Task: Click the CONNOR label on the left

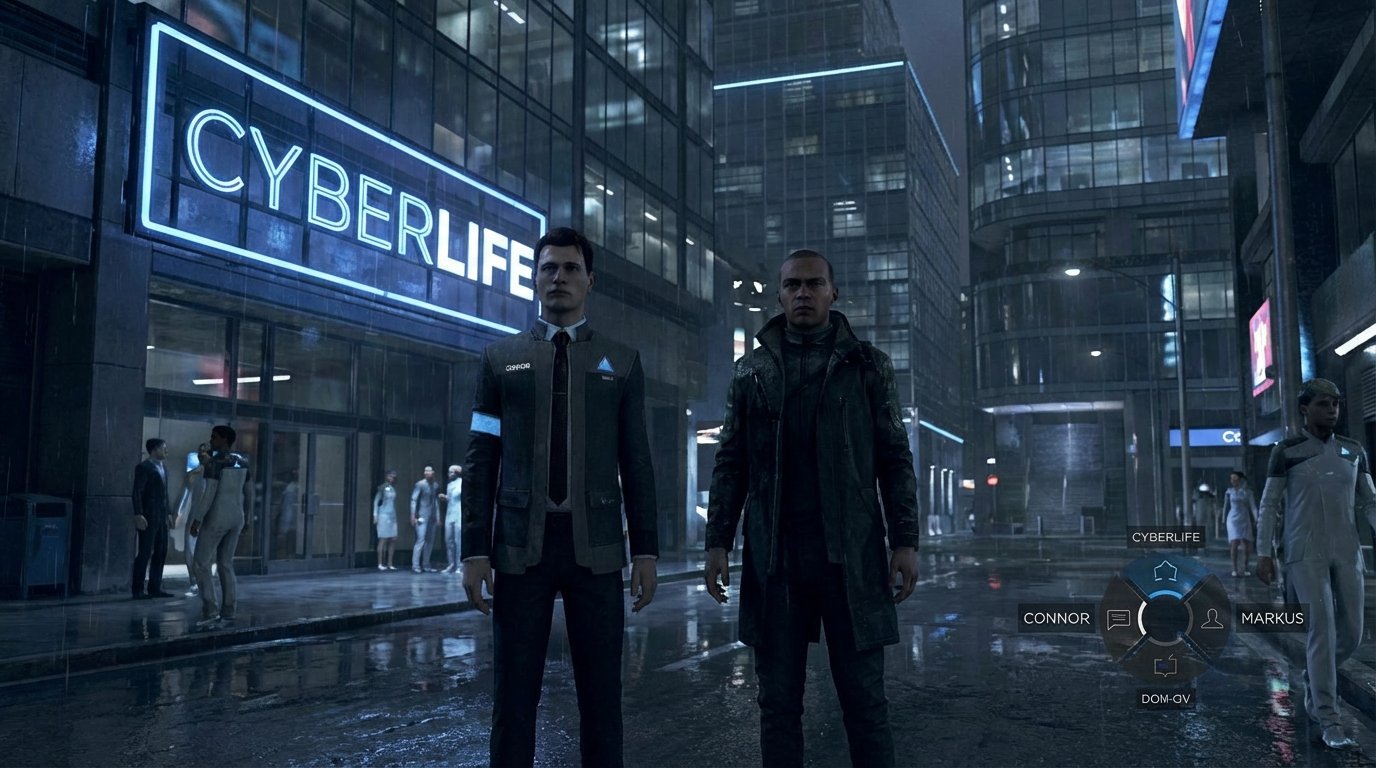Action: point(1056,618)
